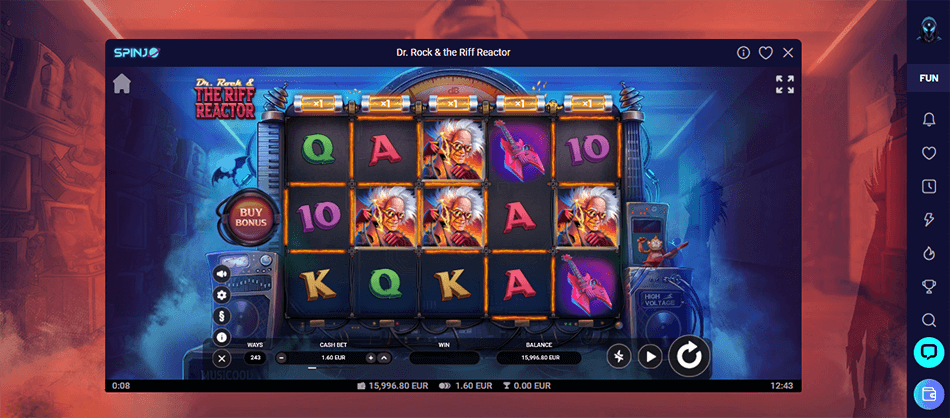
Task: Open the live chat bubble button
Action: coord(928,352)
